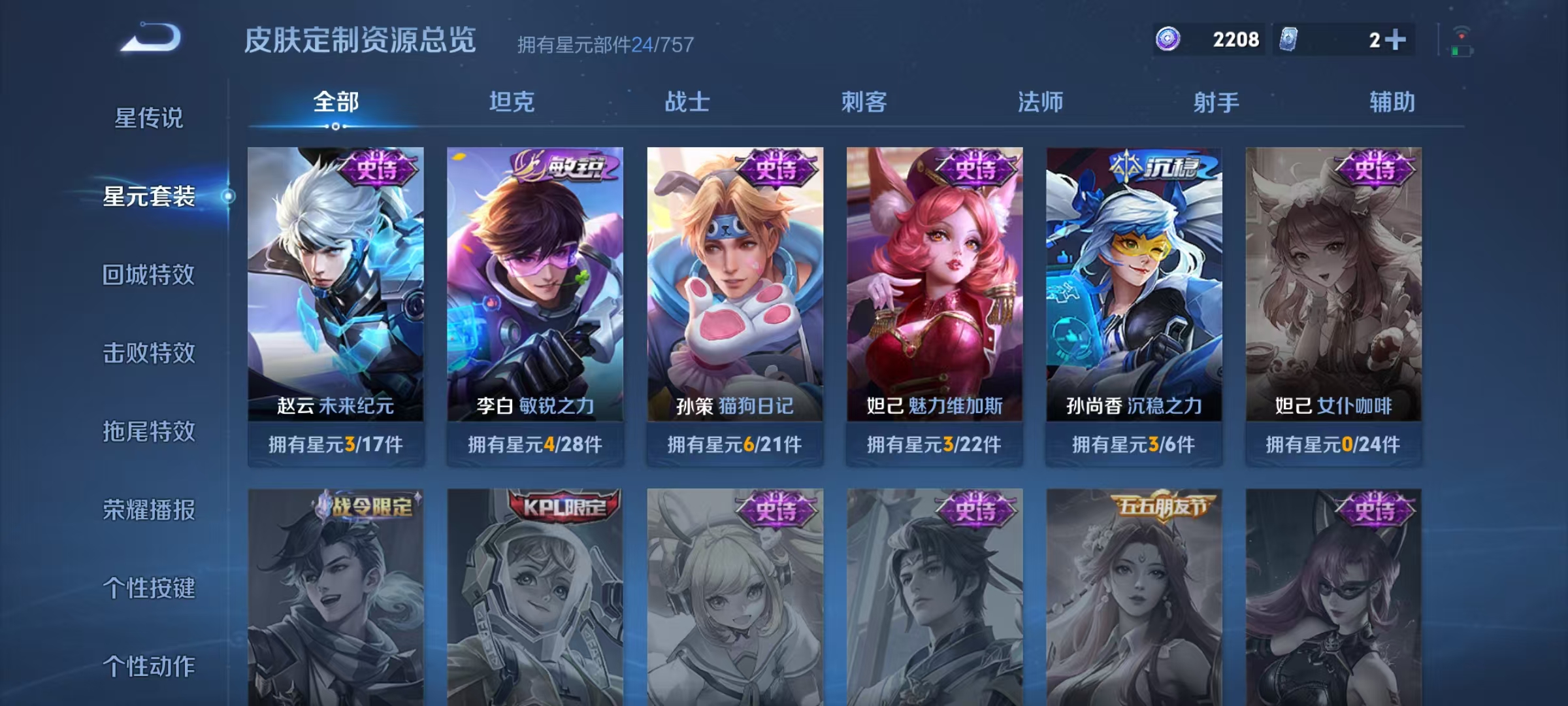Select the 荣耀播报 sidebar entry

pos(149,512)
